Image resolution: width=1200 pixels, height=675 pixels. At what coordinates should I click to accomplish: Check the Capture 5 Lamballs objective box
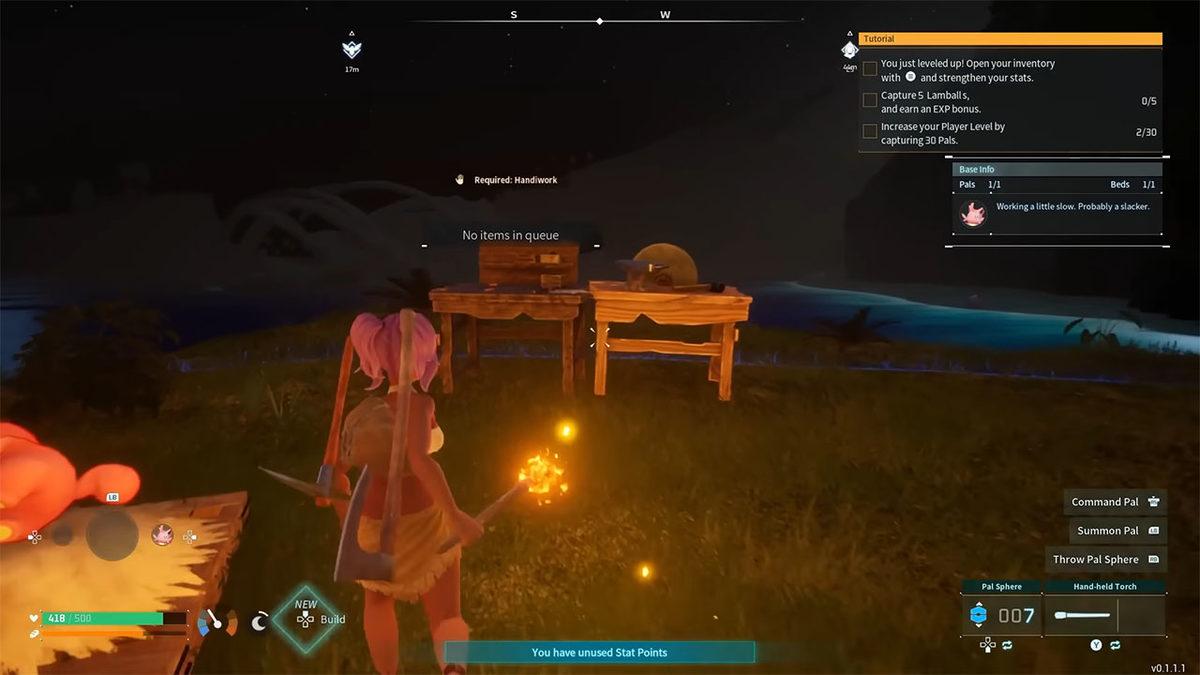(870, 100)
